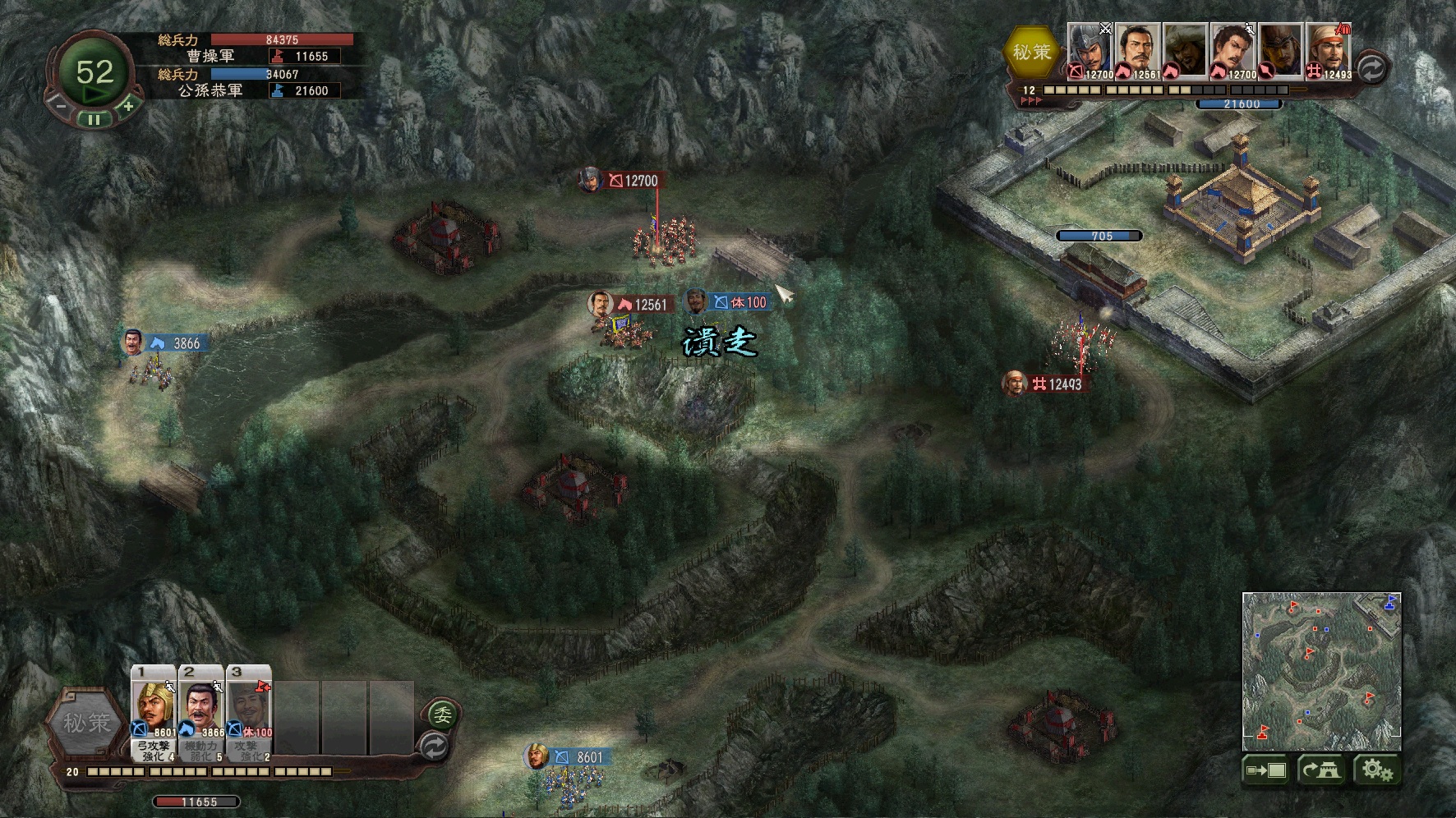Enlarge the minimap with the expand button
The image size is (1456, 818).
1266,770
